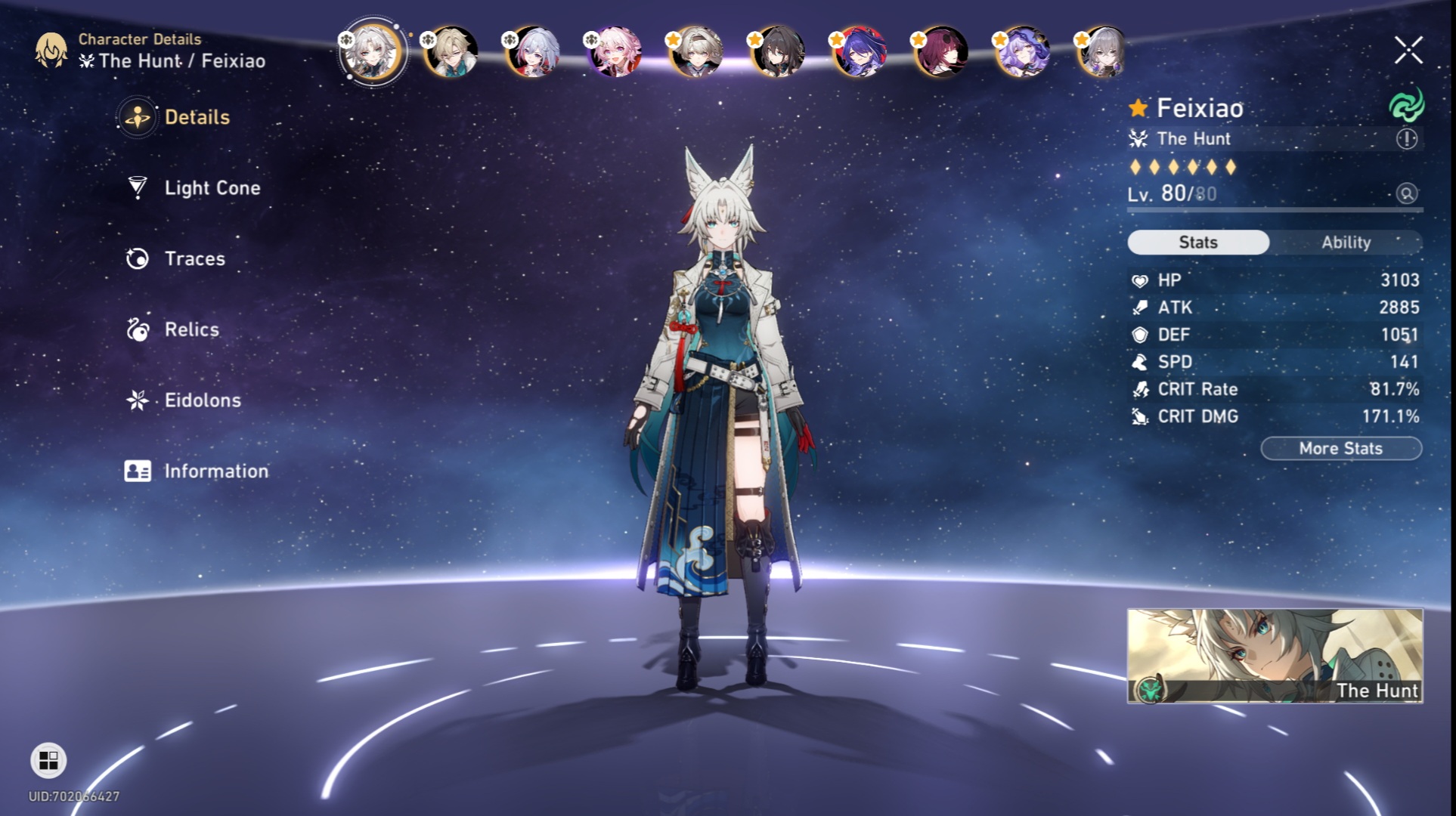
Task: Select the pink-haired character portrait
Action: pos(615,51)
